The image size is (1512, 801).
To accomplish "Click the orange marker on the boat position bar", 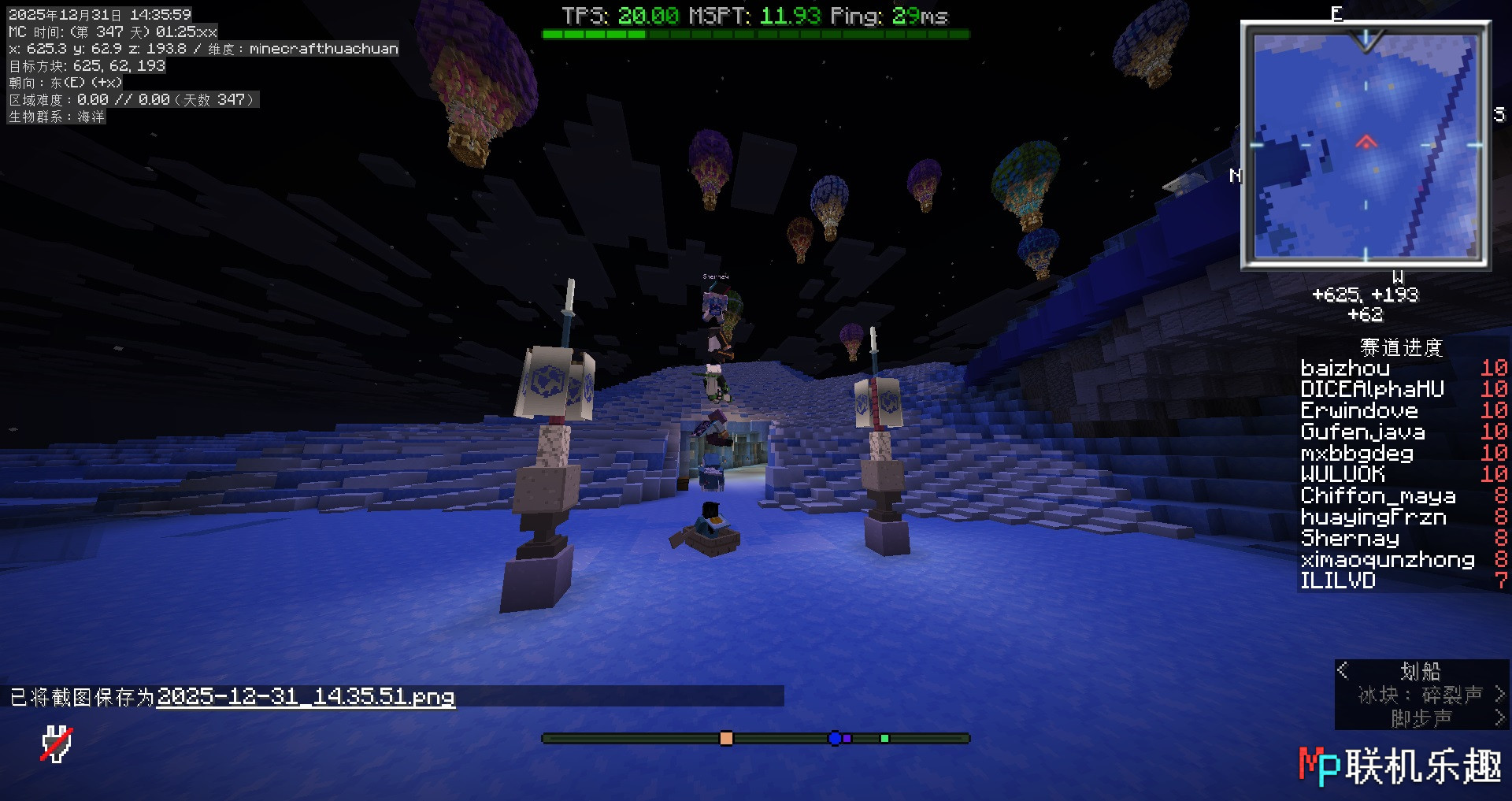I will click(726, 738).
